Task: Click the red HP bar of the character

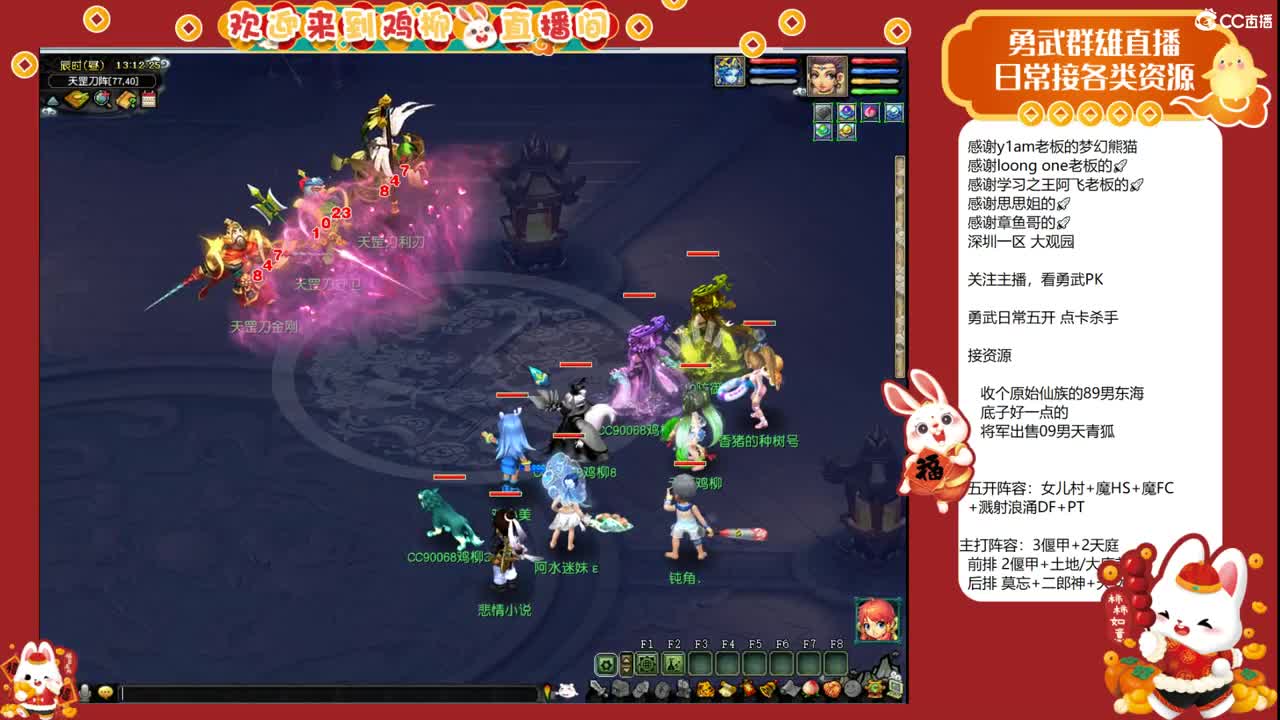Action: click(874, 61)
